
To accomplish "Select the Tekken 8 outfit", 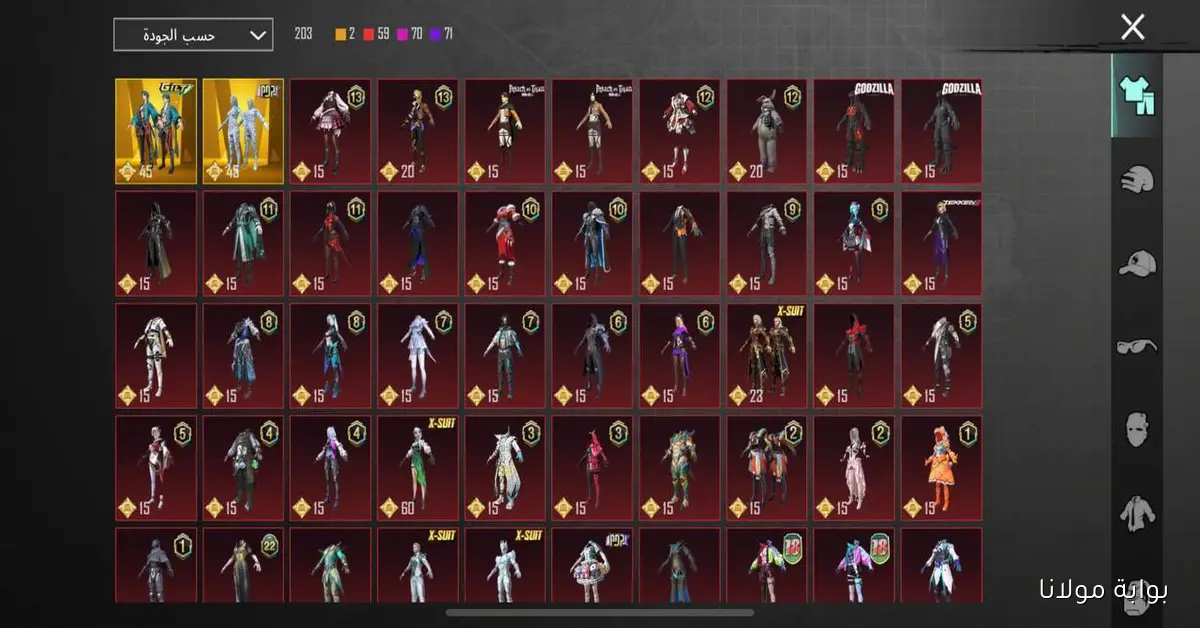I will [941, 244].
